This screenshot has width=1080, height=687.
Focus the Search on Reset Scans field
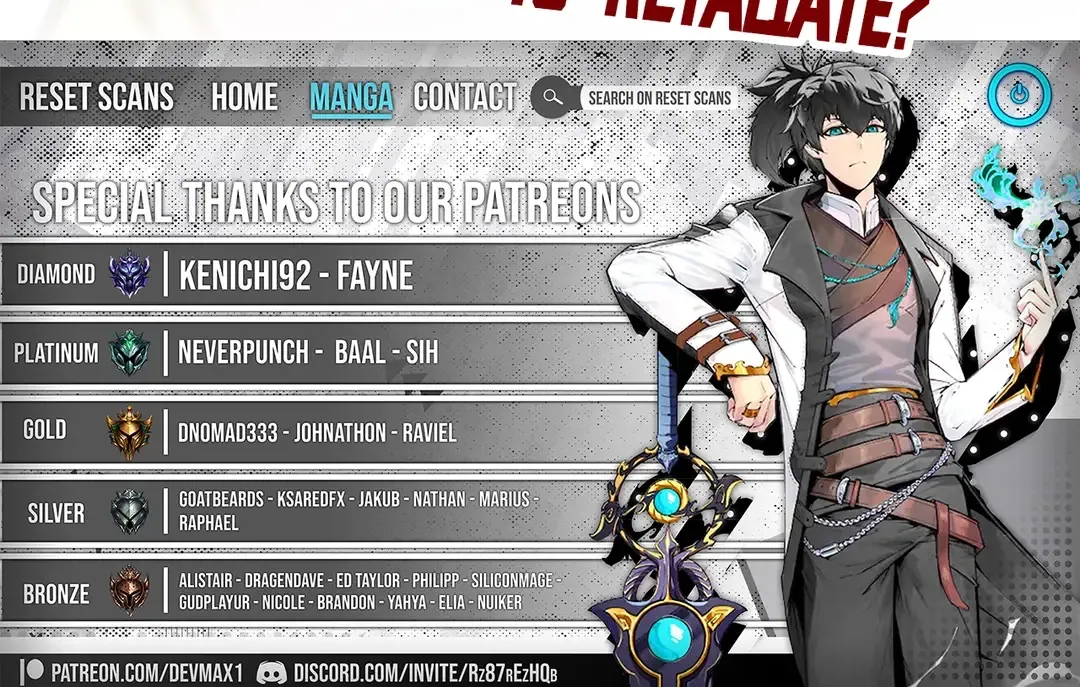[x=660, y=98]
